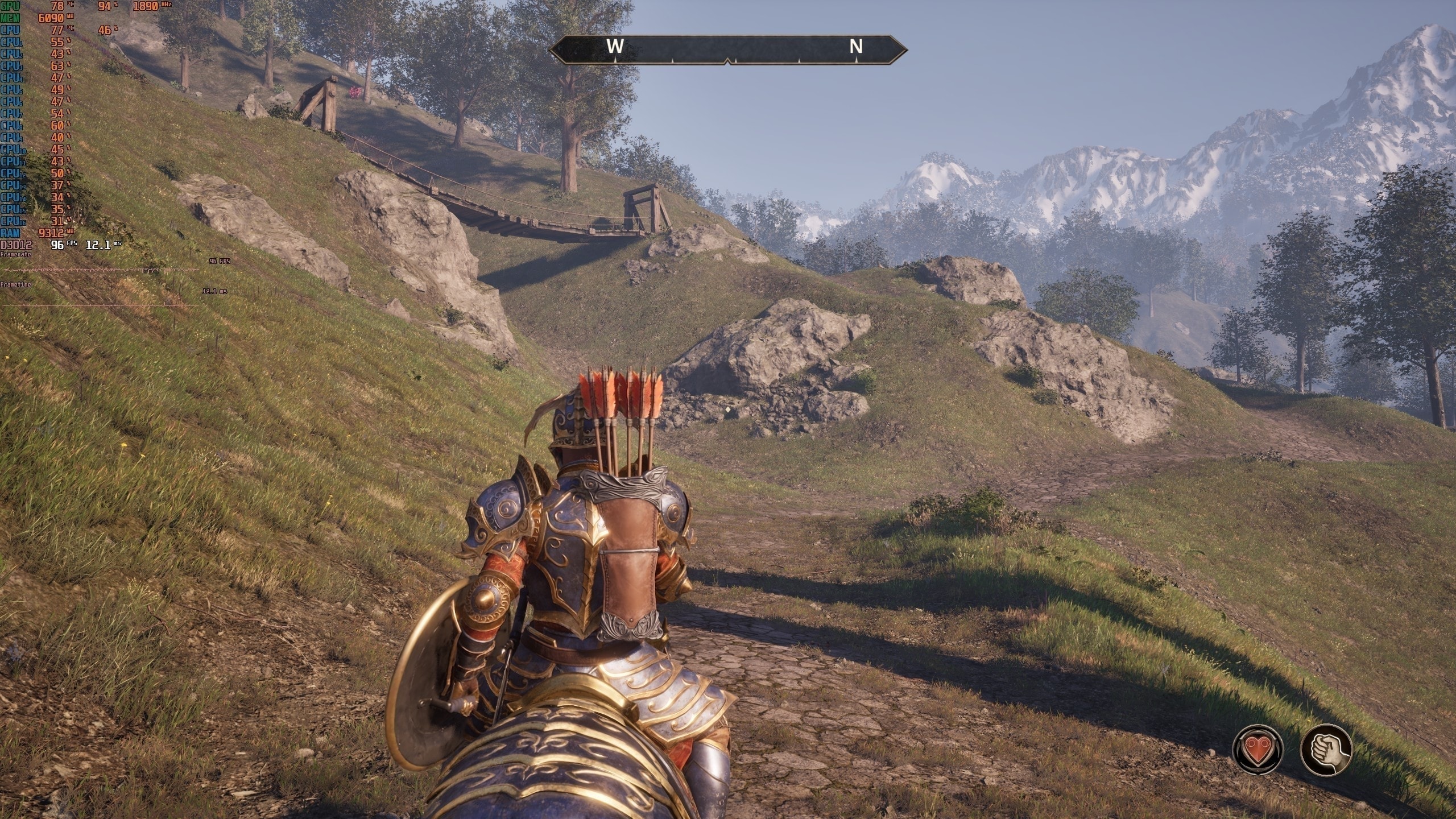Activate the clenched fist ability icon
Image resolution: width=1456 pixels, height=819 pixels.
pos(1326,749)
